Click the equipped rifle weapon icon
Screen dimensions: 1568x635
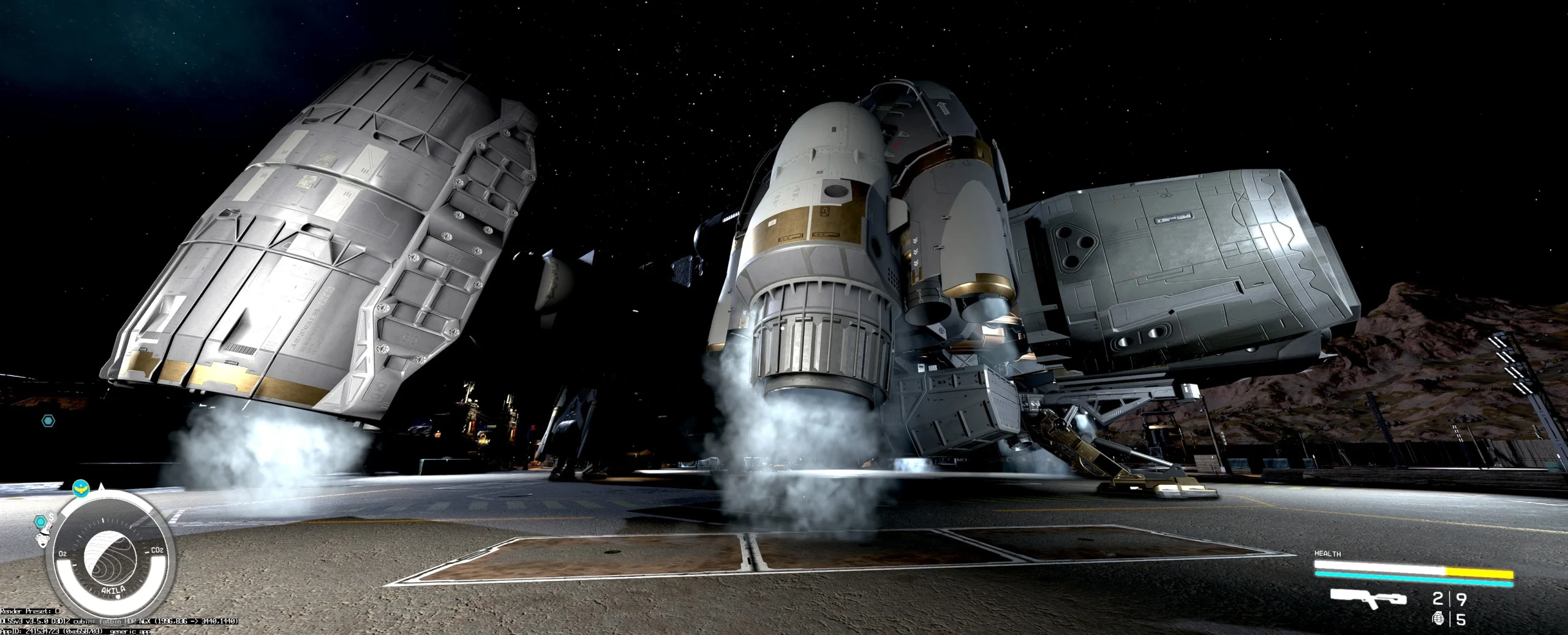1368,598
